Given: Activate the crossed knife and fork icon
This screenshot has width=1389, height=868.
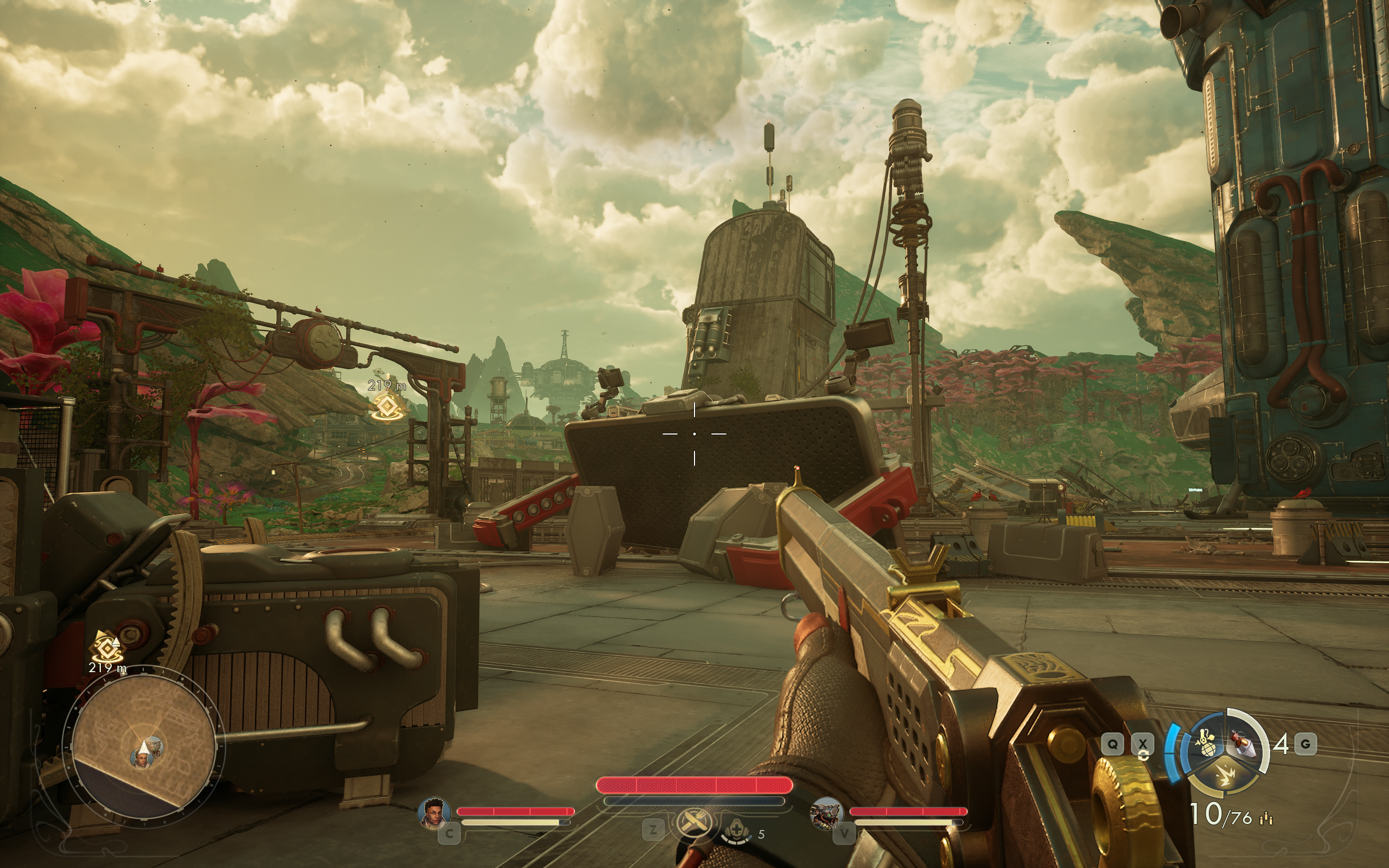Looking at the screenshot, I should point(693,823).
